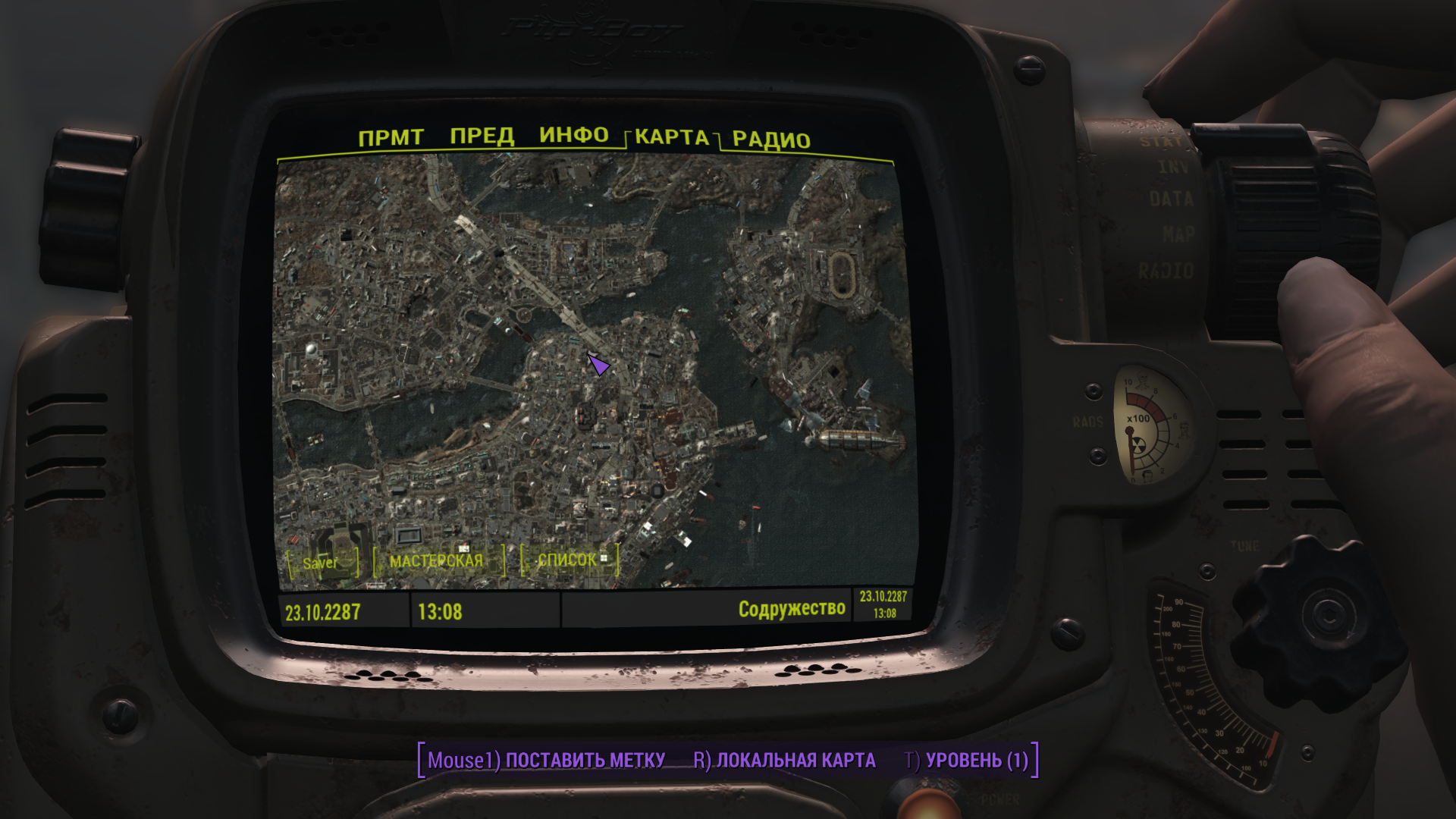Click the КАРТА map tab

[x=672, y=137]
